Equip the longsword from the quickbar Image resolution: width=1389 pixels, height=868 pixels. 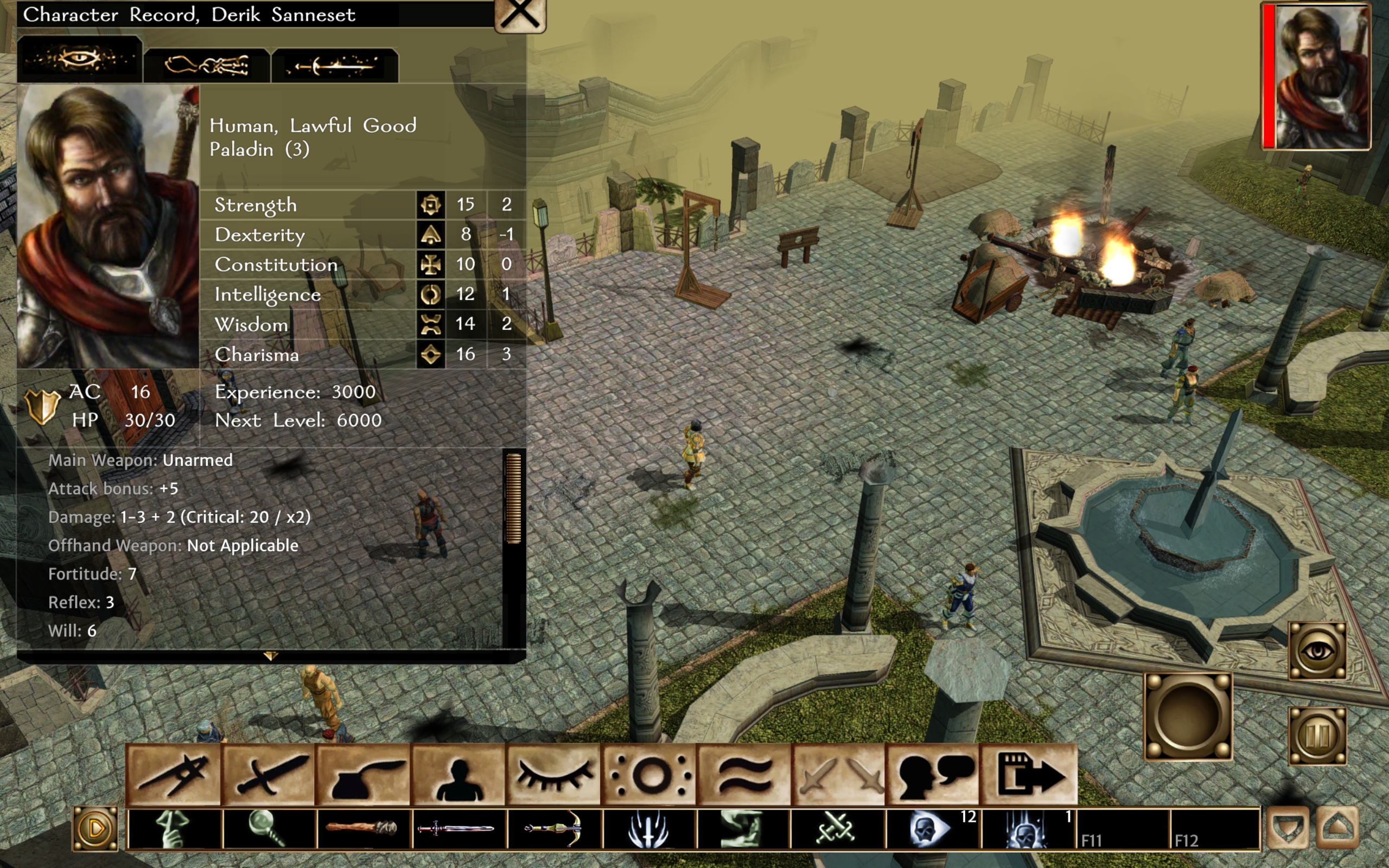point(459,828)
